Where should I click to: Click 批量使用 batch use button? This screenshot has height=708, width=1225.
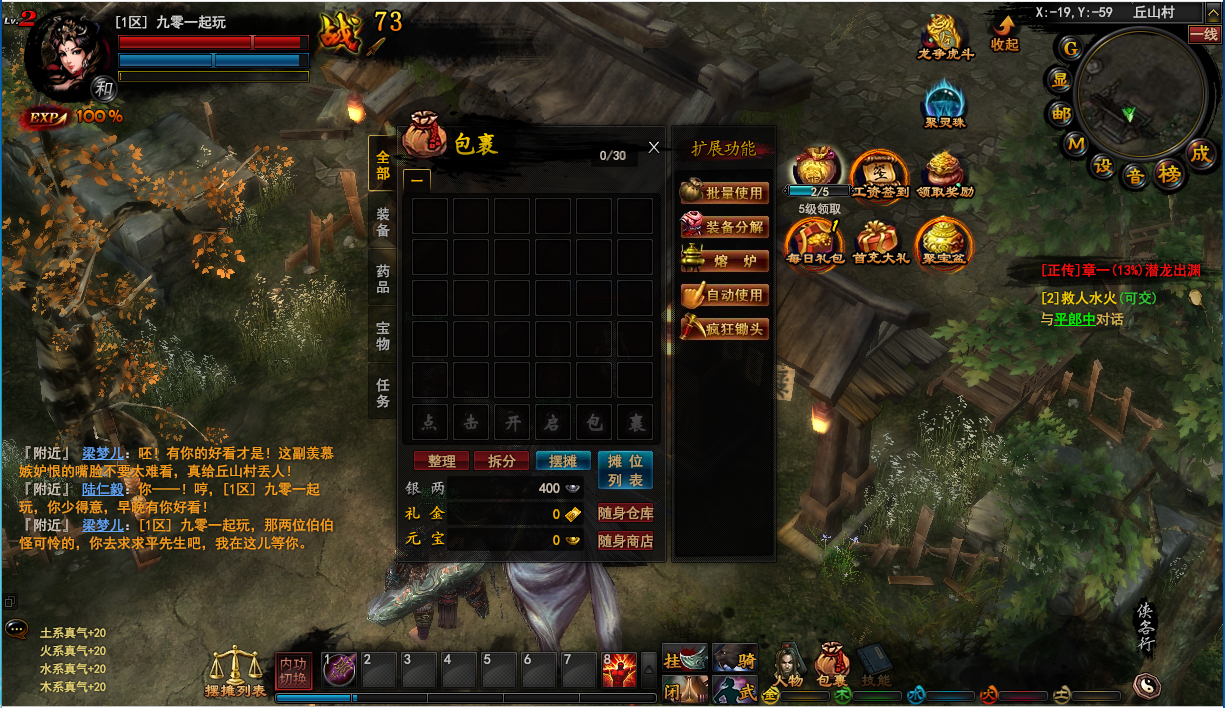pyautogui.click(x=725, y=193)
